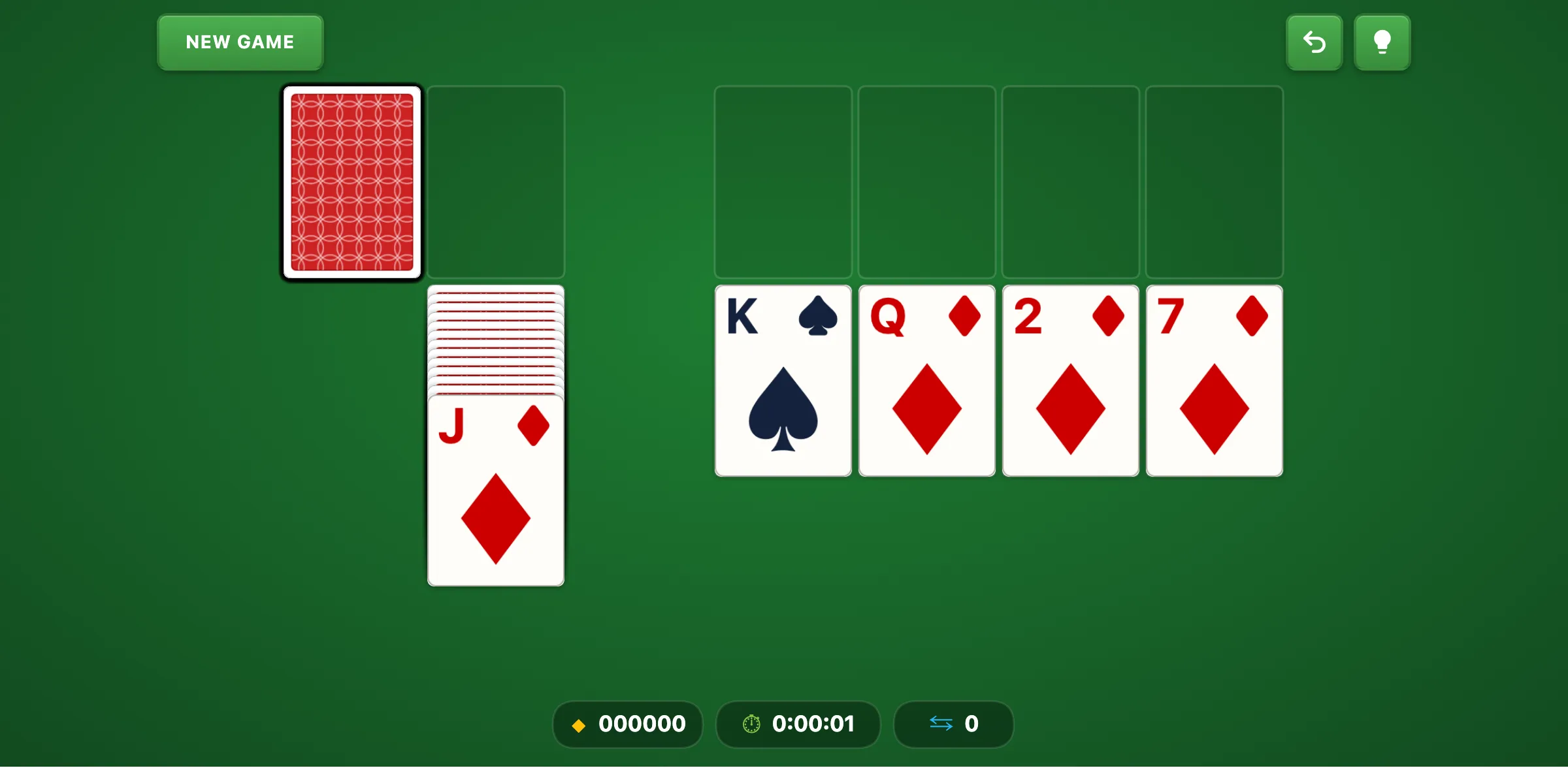
Task: Click the first empty foundation slot
Action: click(783, 183)
